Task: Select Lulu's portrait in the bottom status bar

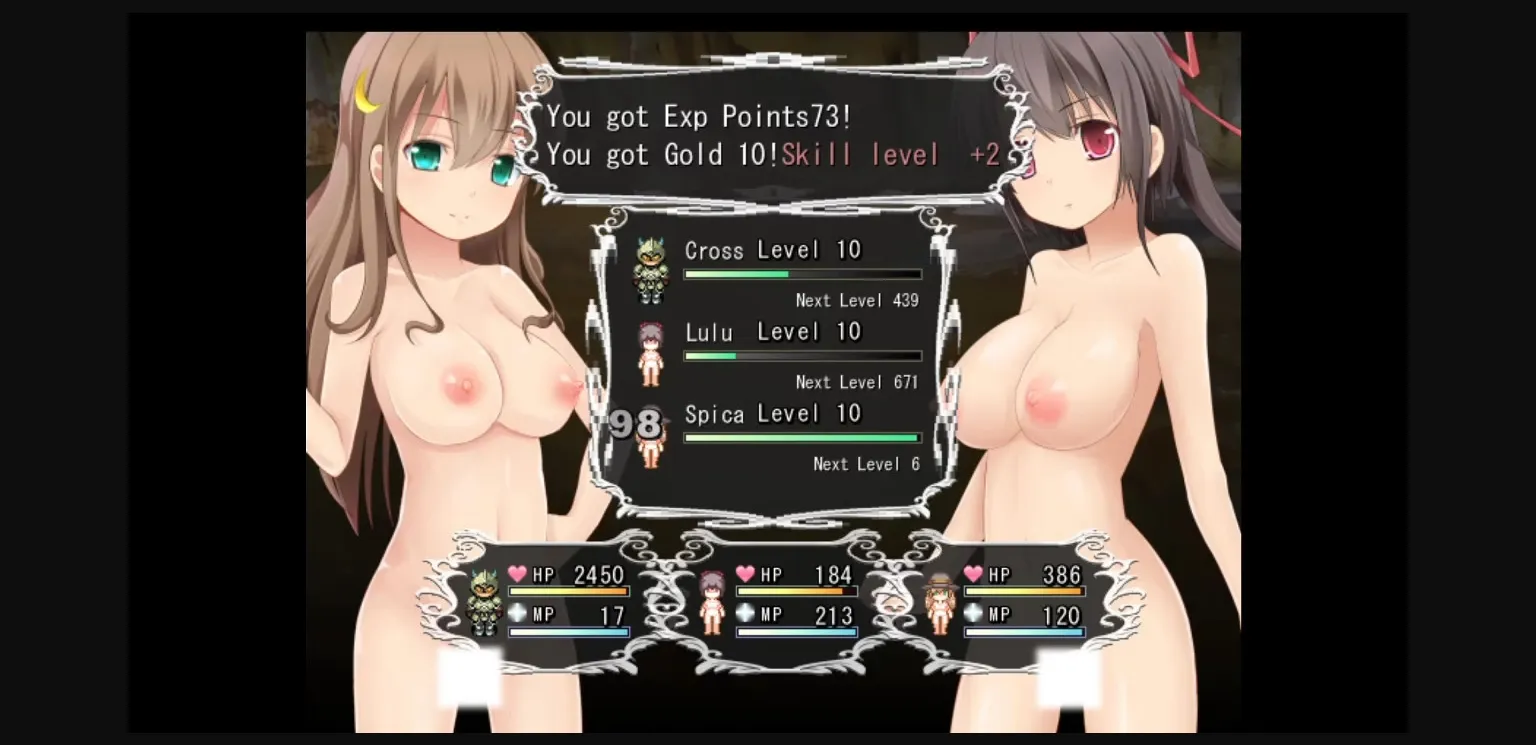Action: point(712,601)
